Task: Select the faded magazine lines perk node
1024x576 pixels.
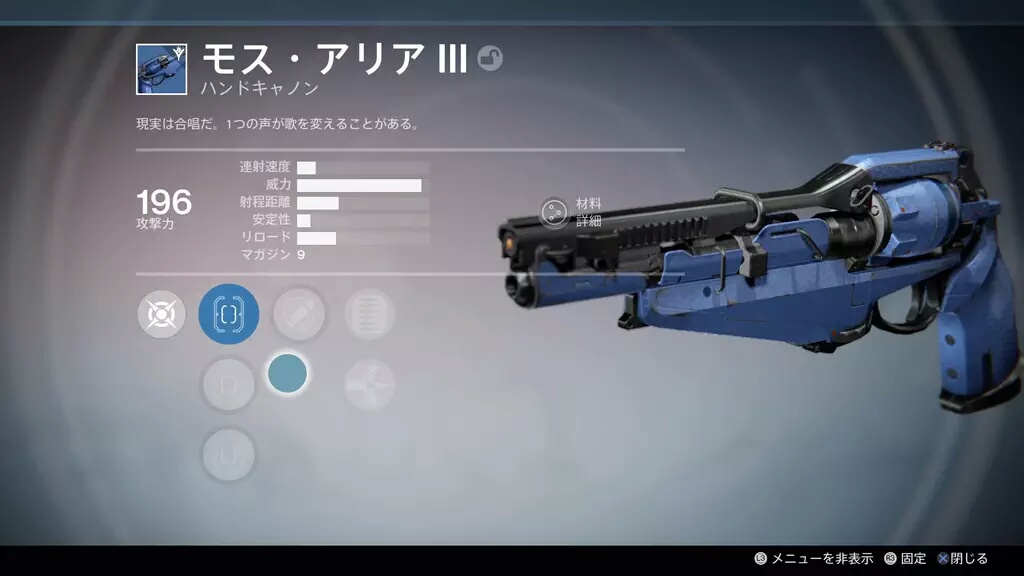Action: coord(369,314)
